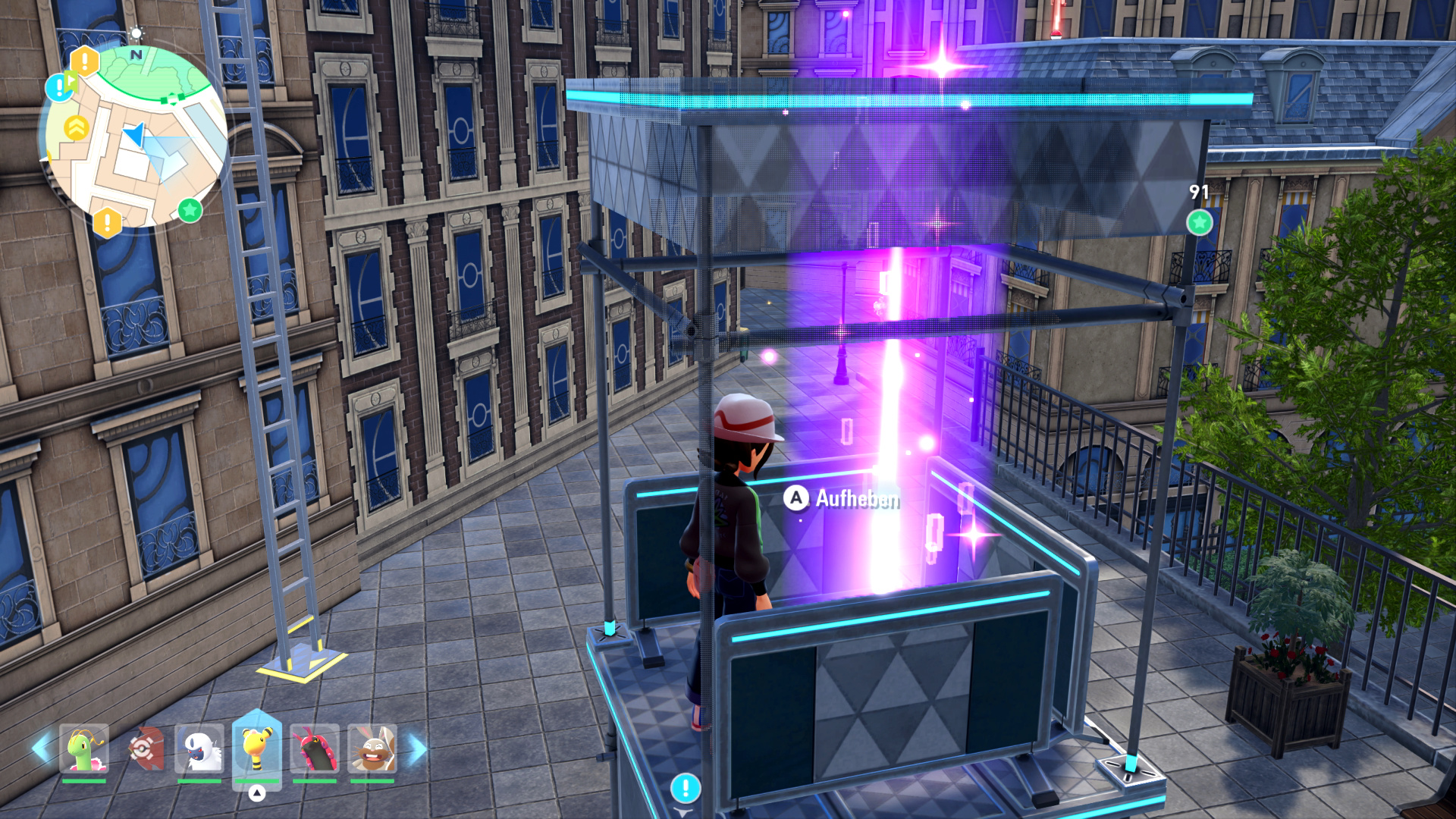The image size is (1456, 819).
Task: Select Meganium in the party bar
Action: point(84,748)
